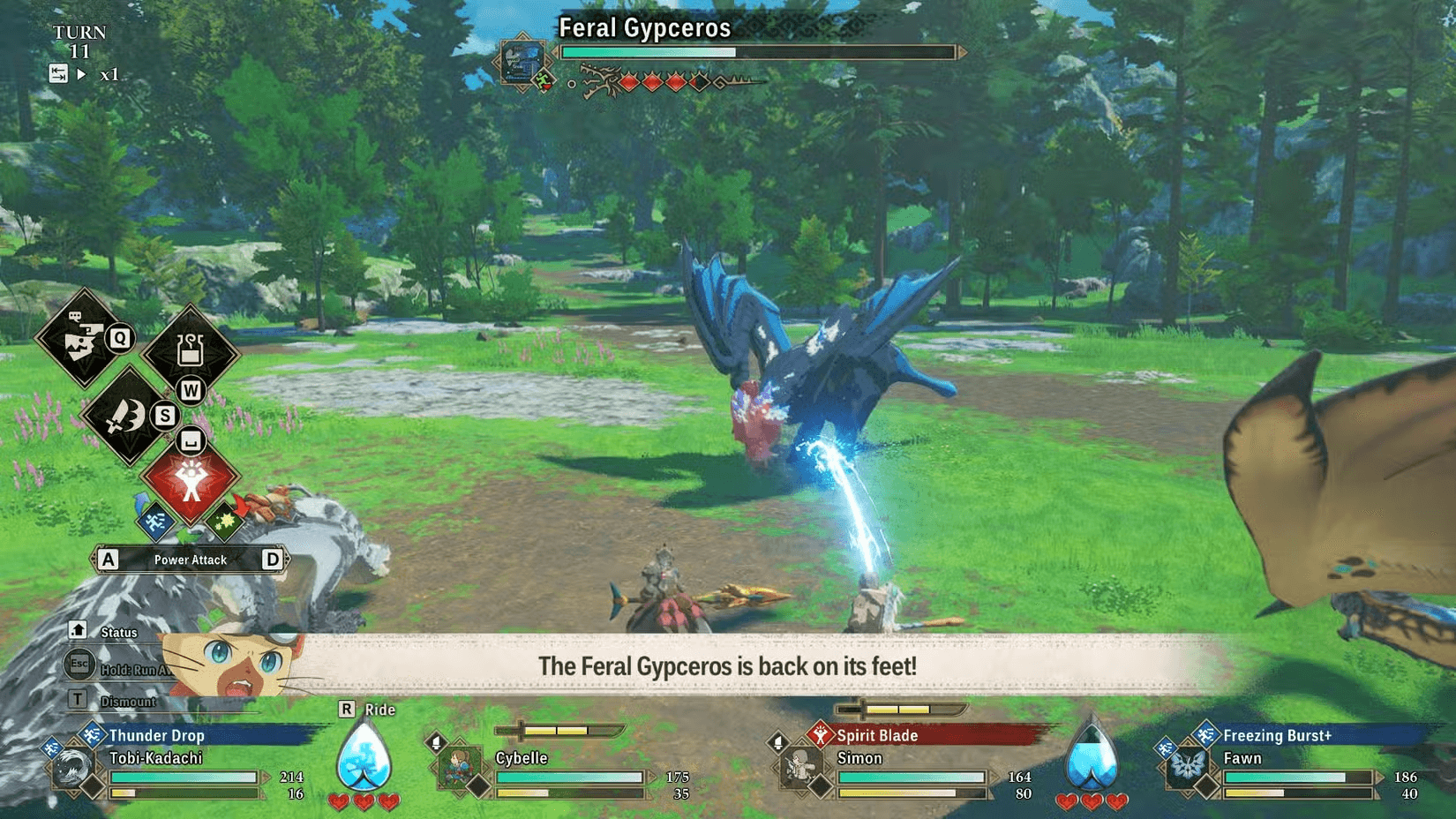Viewport: 1456px width, 819px height.
Task: Select Tobi-Kadachi's monster portrait
Action: click(71, 769)
